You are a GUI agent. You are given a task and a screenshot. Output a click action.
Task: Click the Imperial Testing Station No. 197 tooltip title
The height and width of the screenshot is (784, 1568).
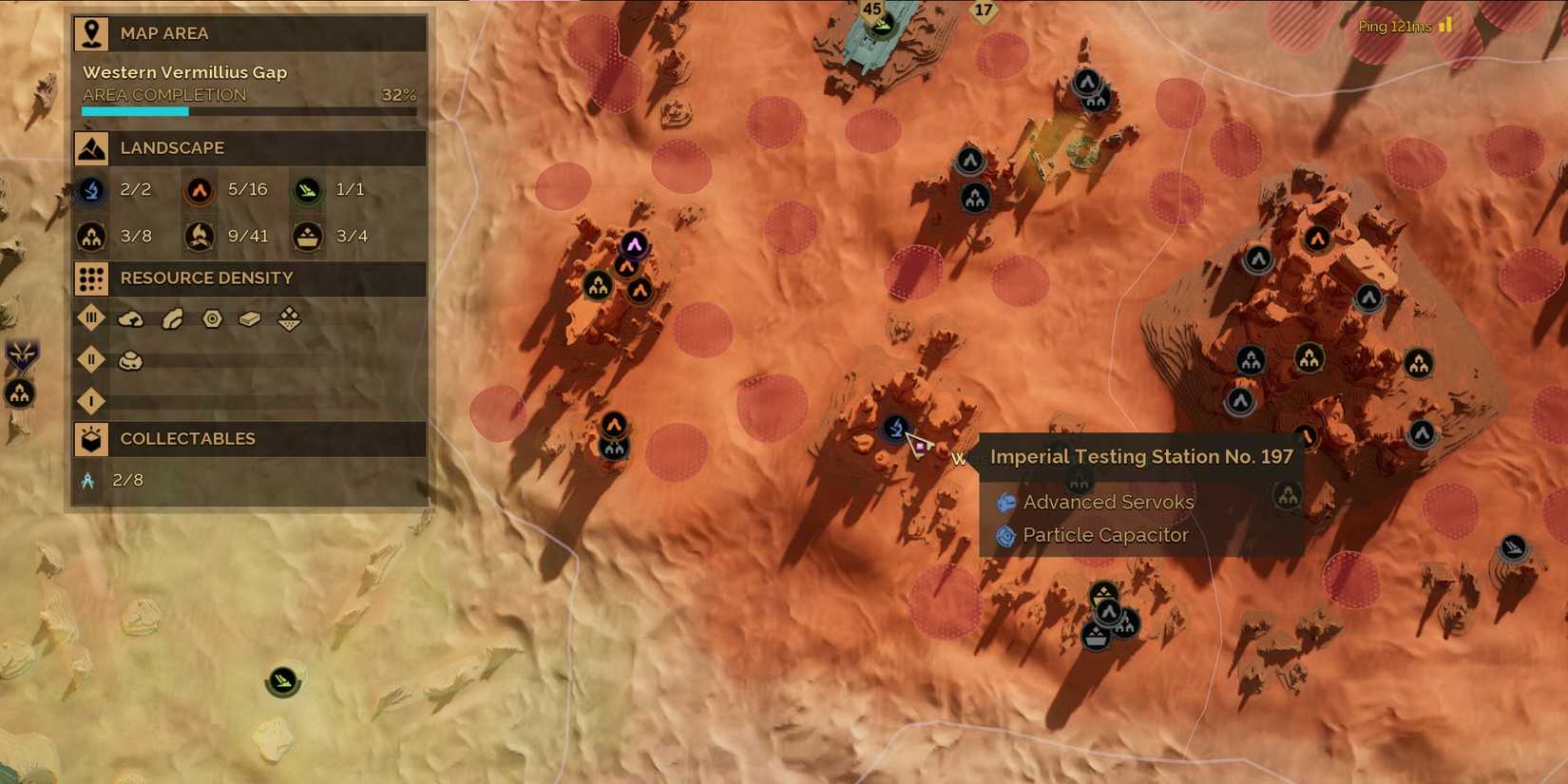[1141, 456]
